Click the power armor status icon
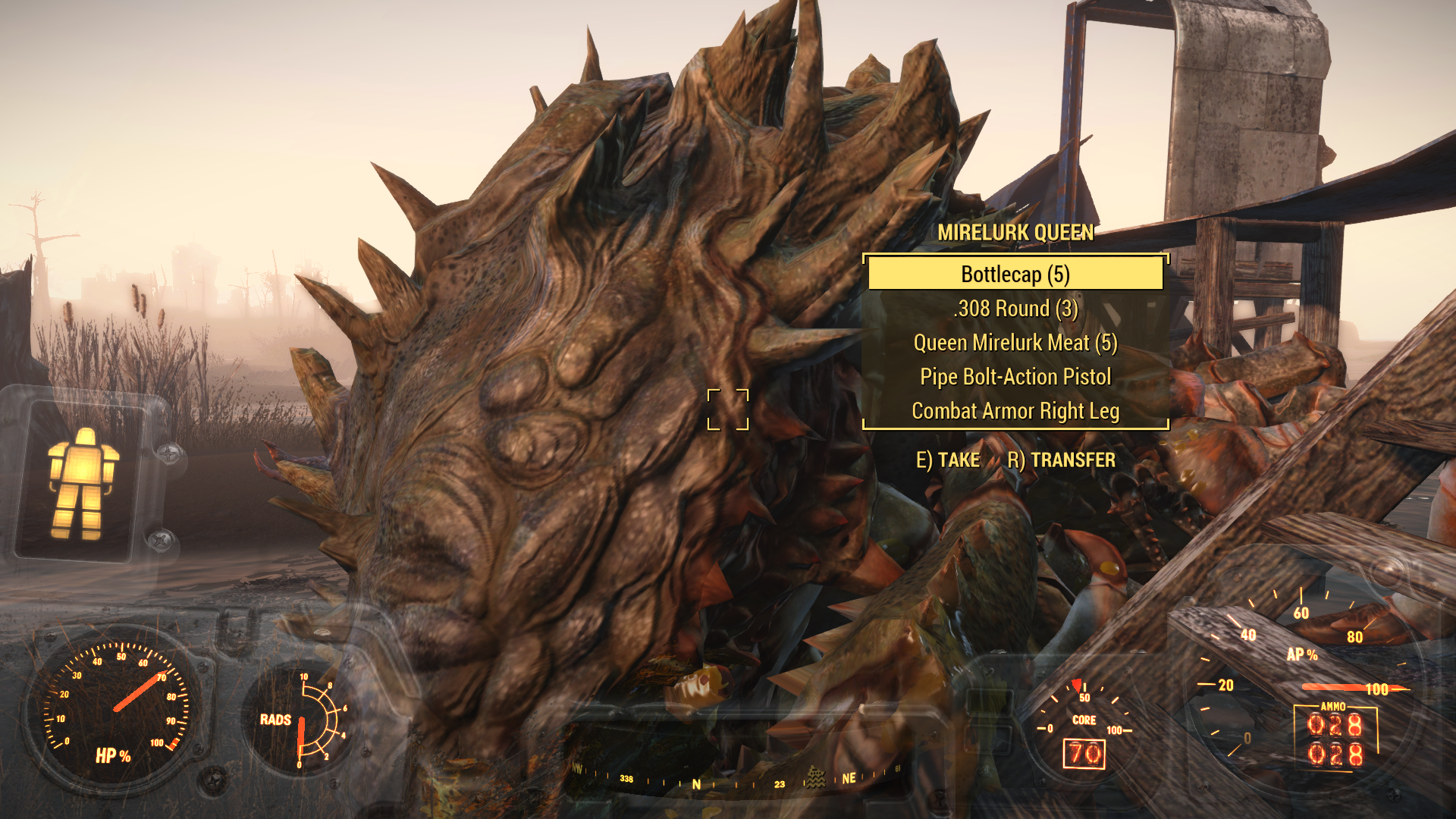Viewport: 1456px width, 819px height. pyautogui.click(x=82, y=483)
